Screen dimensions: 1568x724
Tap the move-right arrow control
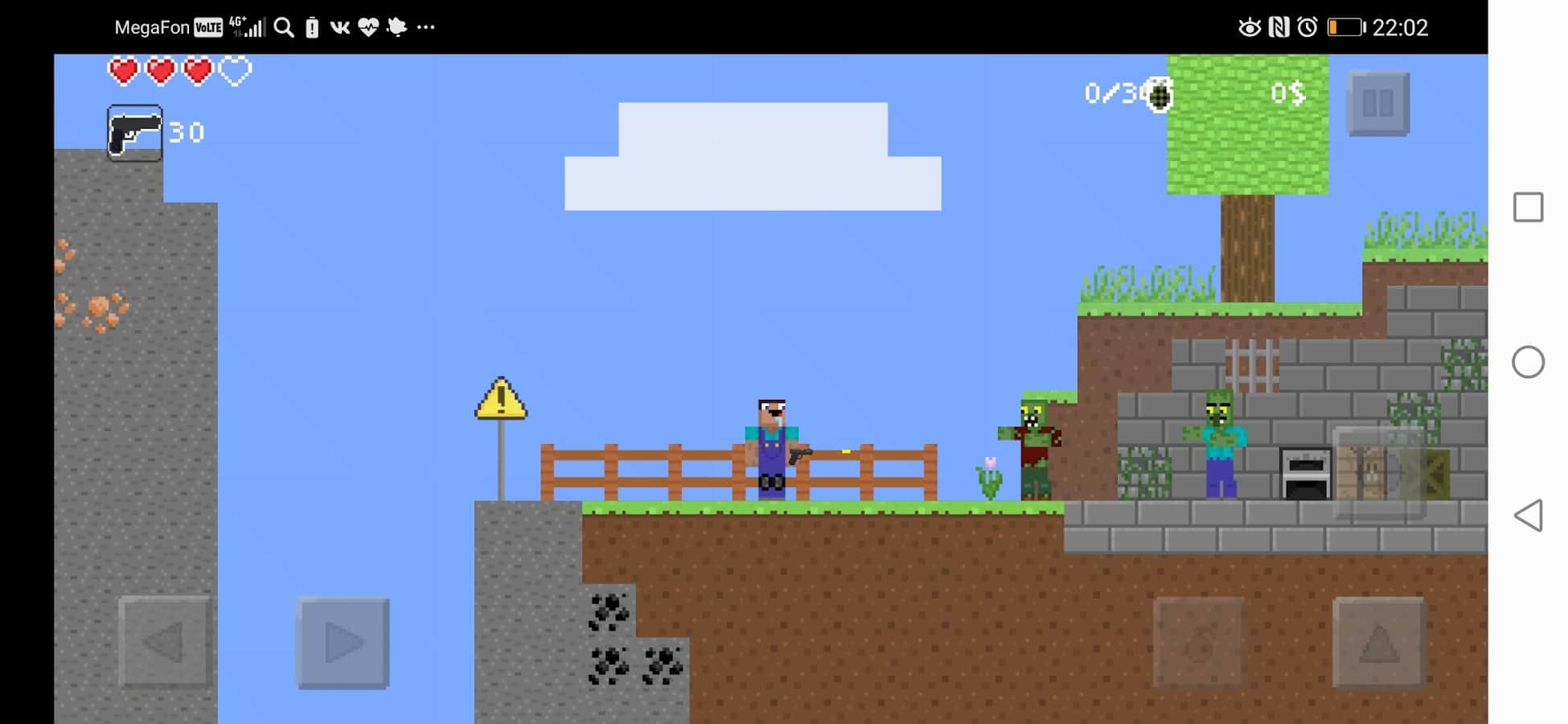click(x=342, y=642)
